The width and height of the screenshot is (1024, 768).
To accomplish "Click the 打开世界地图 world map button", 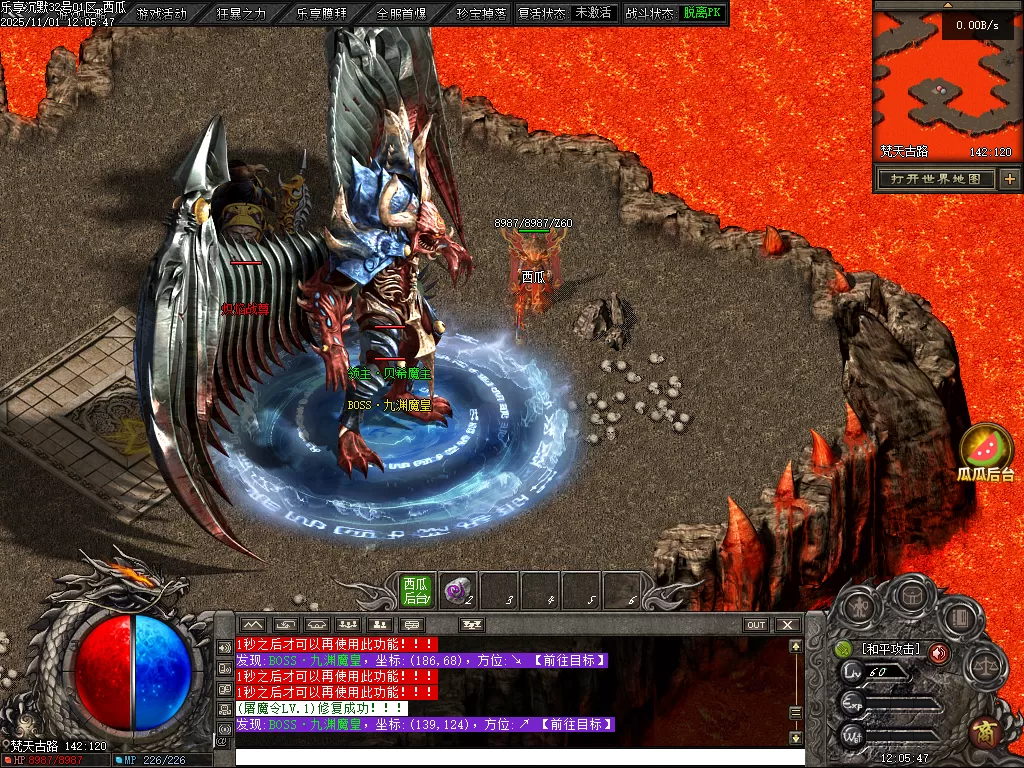I will point(936,179).
